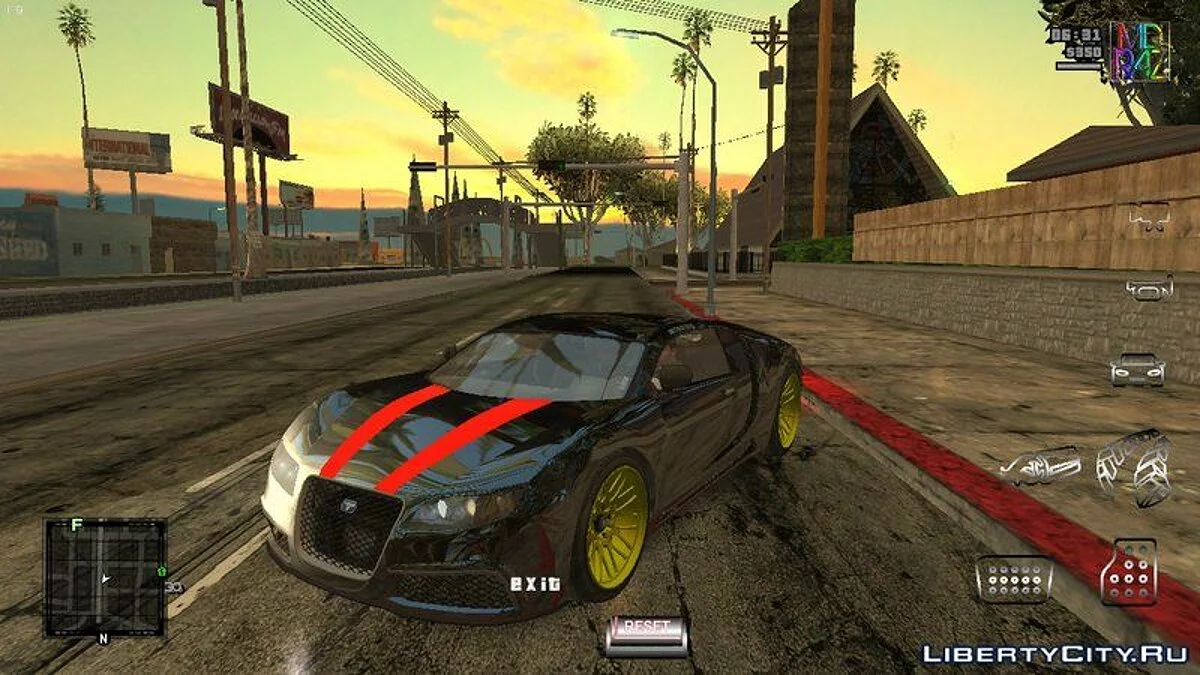Tap the rainbow weapon icon
Image resolution: width=1200 pixels, height=675 pixels.
[x=1138, y=51]
